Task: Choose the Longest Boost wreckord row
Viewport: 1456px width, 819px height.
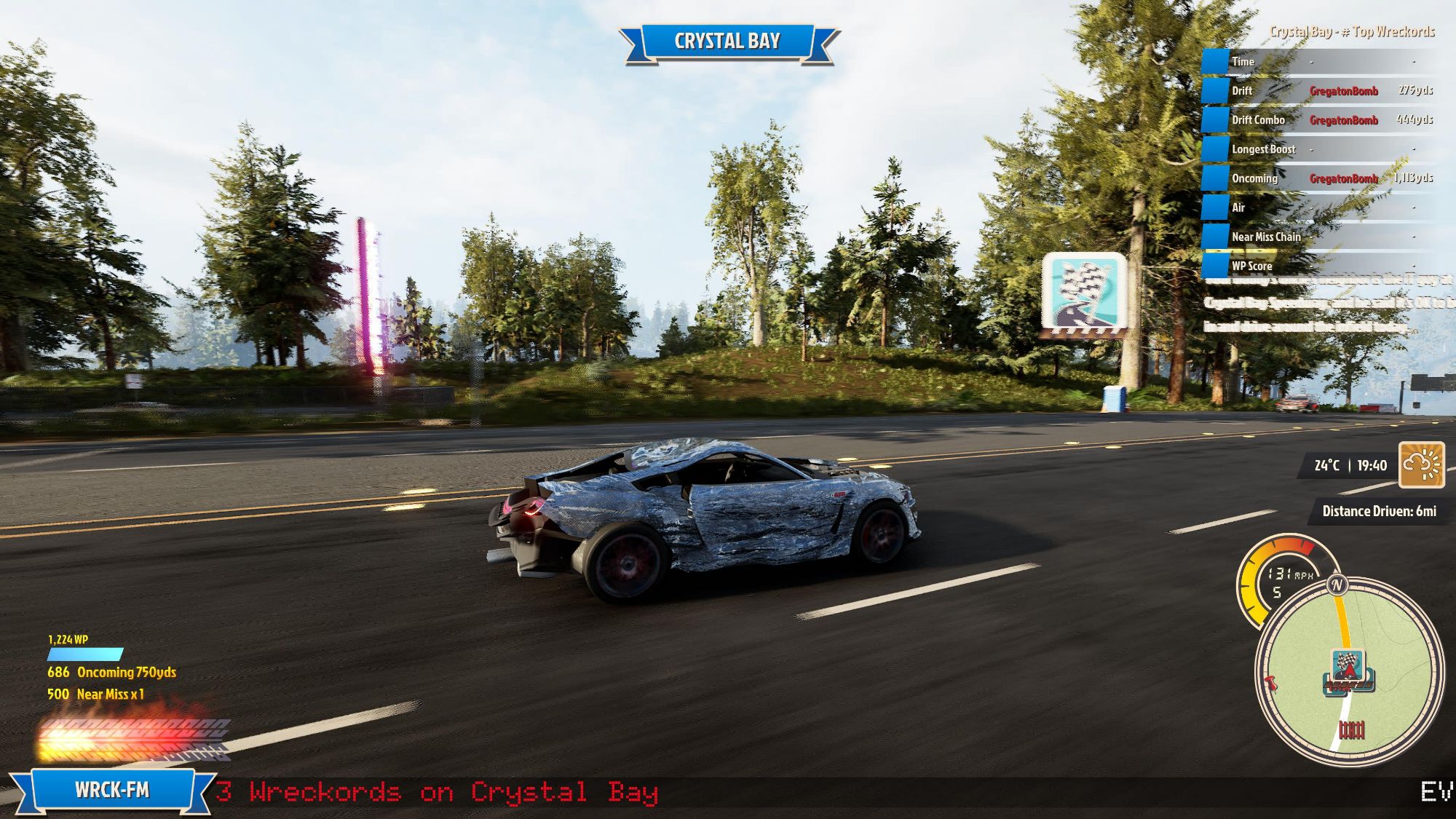Action: pyautogui.click(x=1319, y=149)
